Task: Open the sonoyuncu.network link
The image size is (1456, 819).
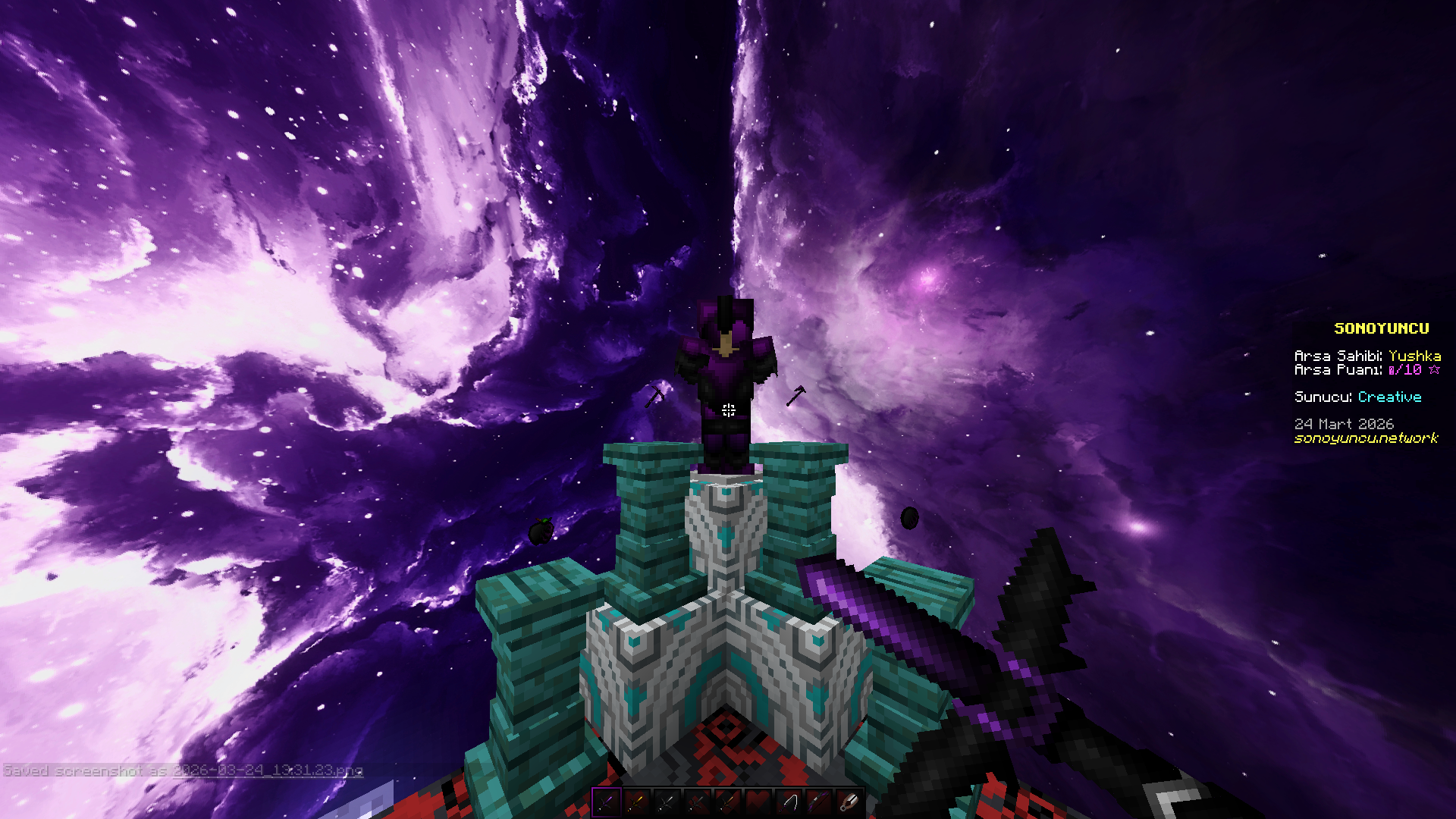Action: point(1367,438)
